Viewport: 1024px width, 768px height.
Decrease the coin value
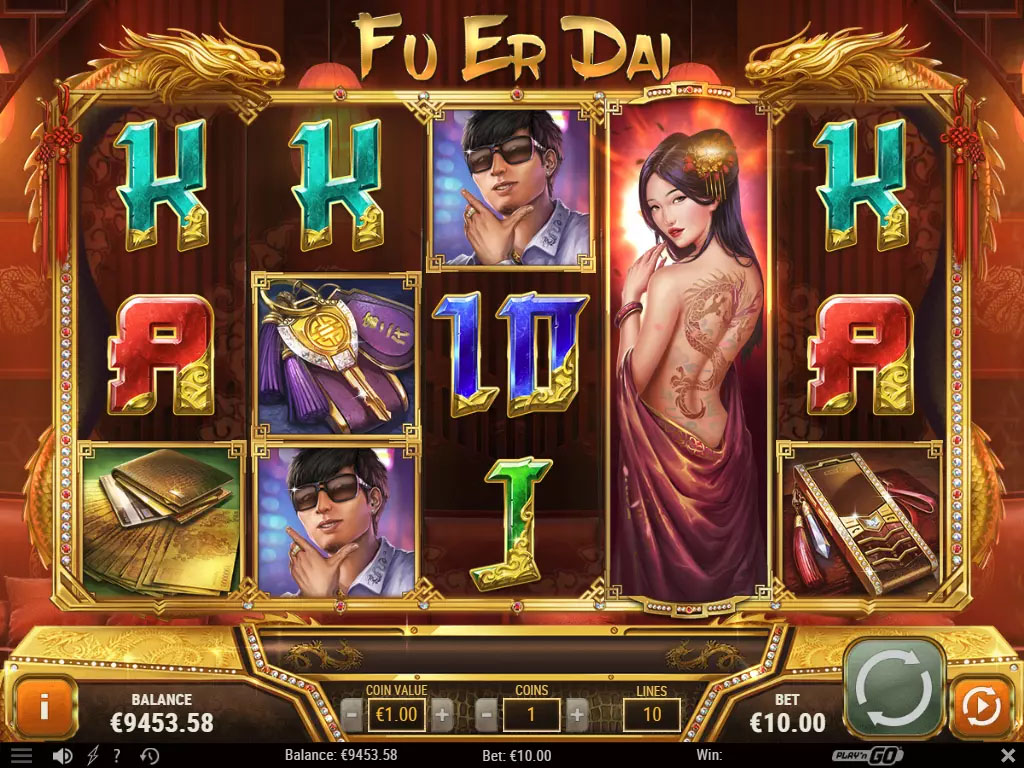click(x=351, y=715)
